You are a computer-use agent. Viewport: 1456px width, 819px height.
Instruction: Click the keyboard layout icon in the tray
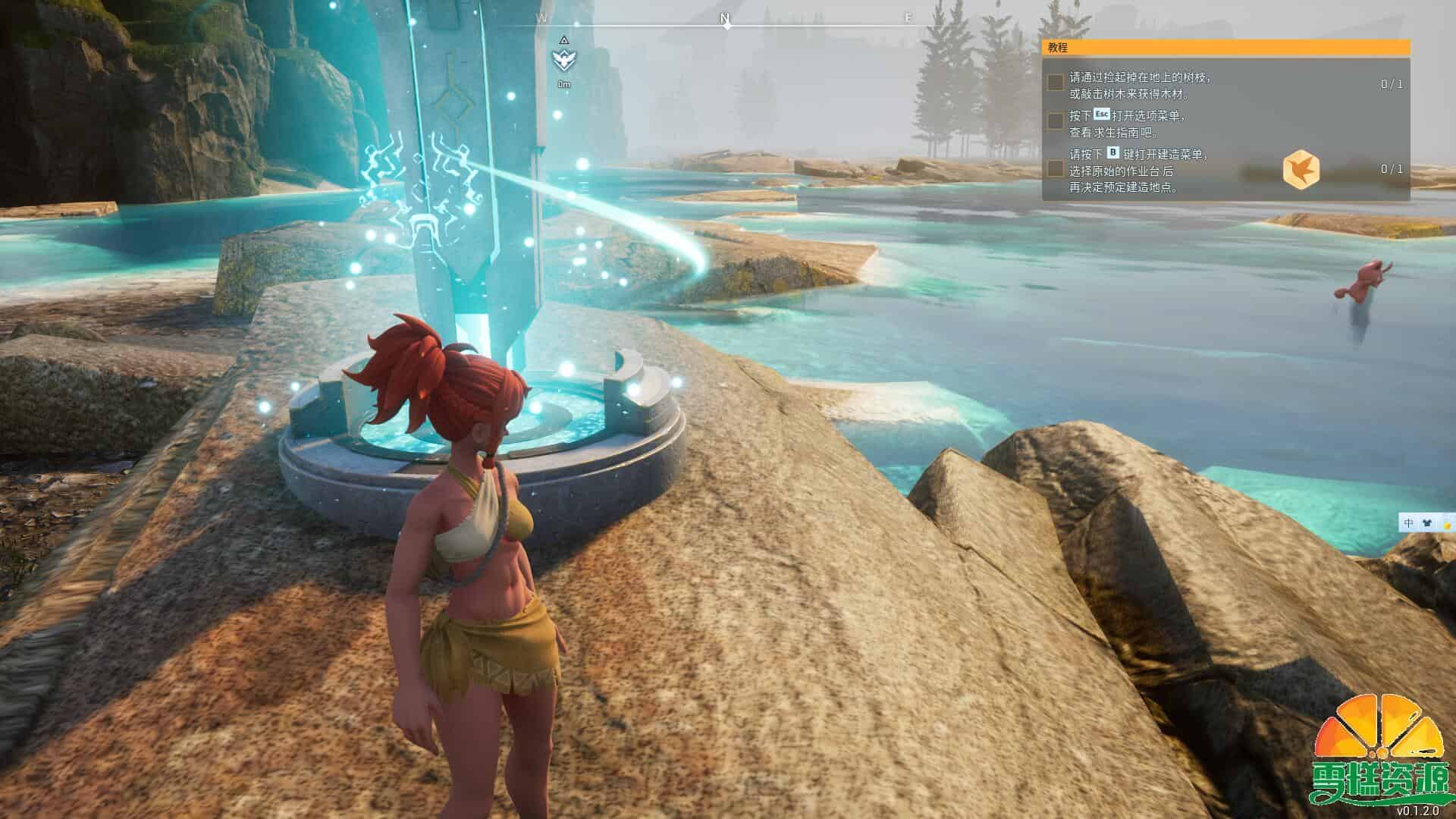(x=1425, y=522)
